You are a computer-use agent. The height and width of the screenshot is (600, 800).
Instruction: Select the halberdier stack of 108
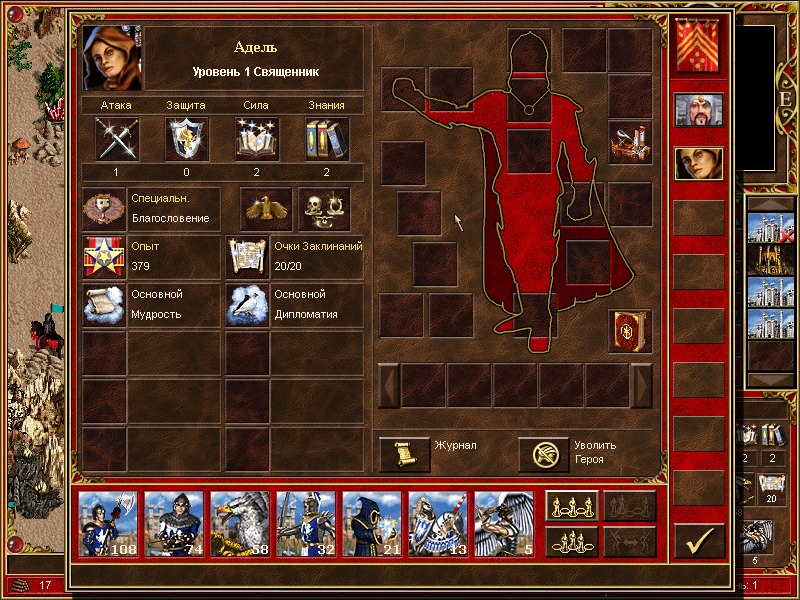point(108,523)
